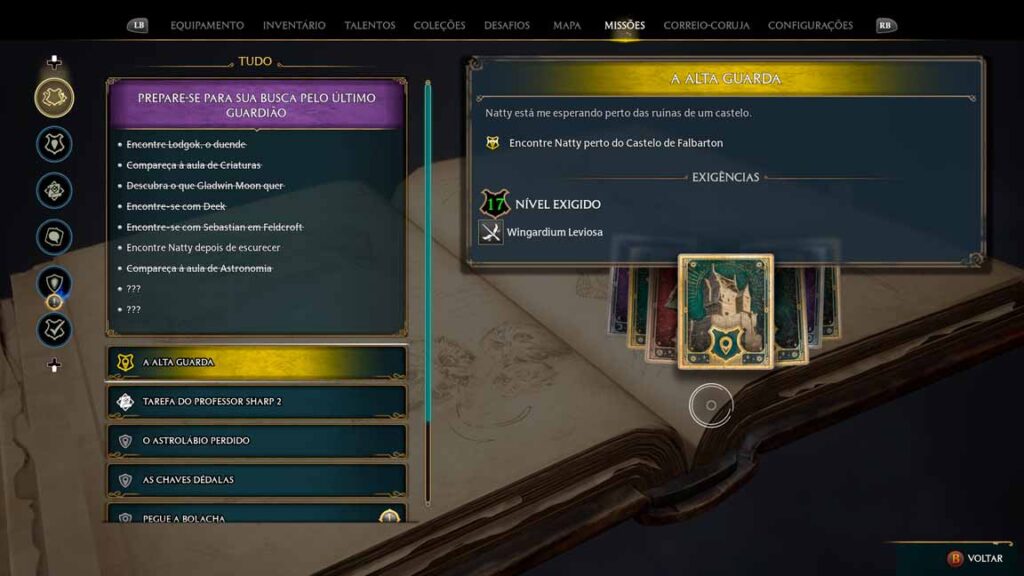Select the Missões tab
This screenshot has height=576, width=1024.
pyautogui.click(x=624, y=25)
